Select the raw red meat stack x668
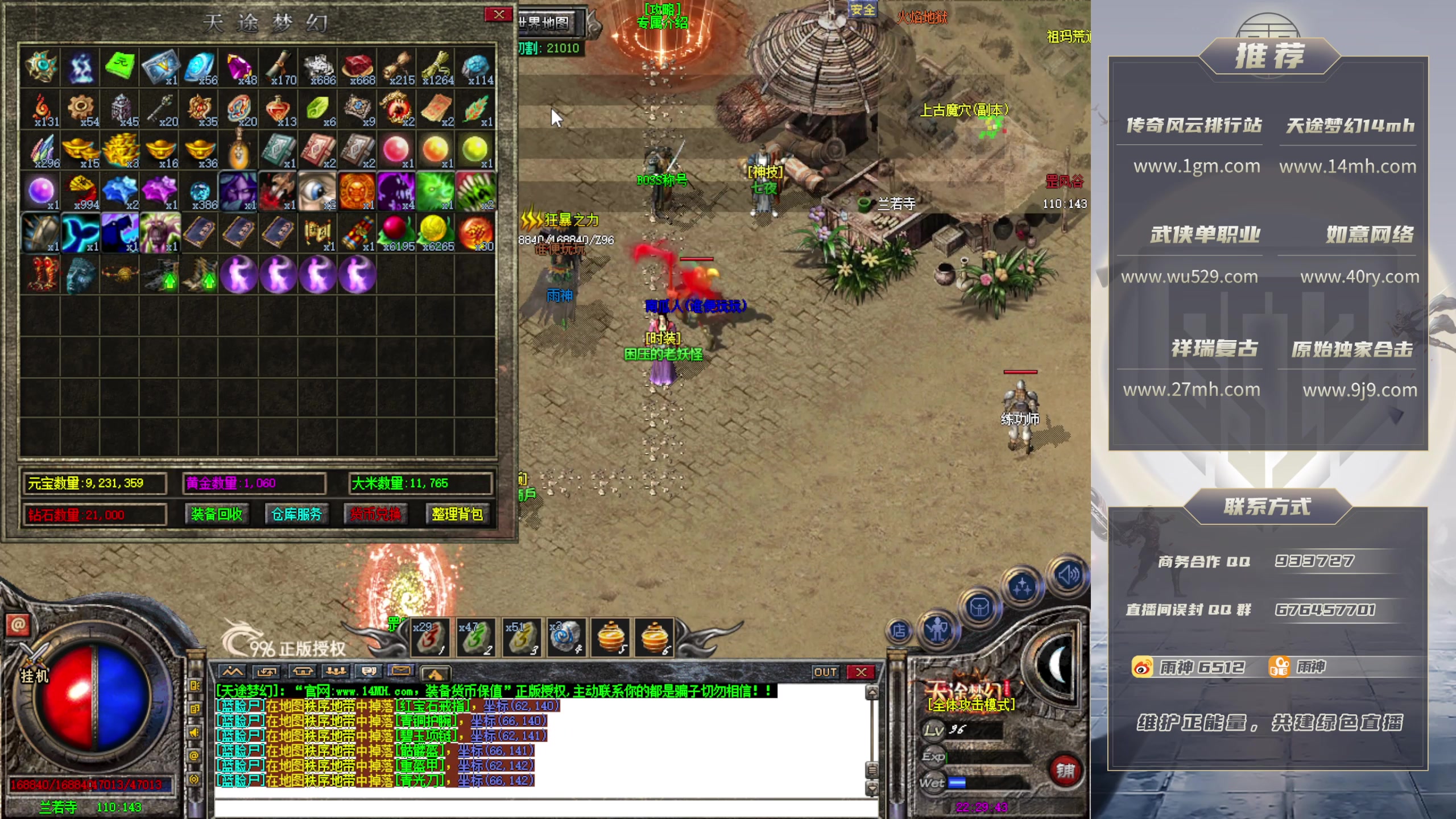 tap(357, 68)
